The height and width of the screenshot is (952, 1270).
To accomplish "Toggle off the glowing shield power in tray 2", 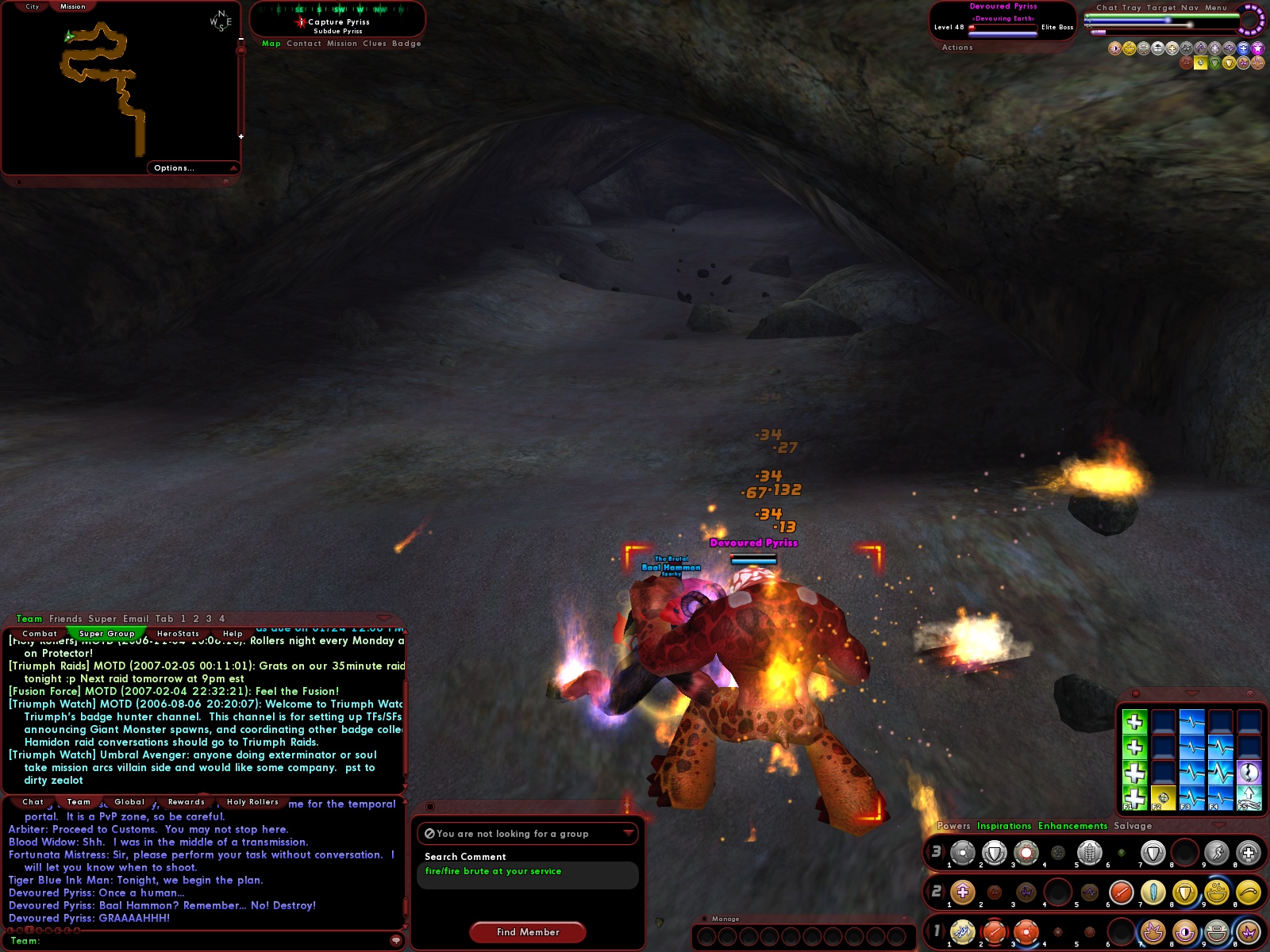I will [1185, 892].
